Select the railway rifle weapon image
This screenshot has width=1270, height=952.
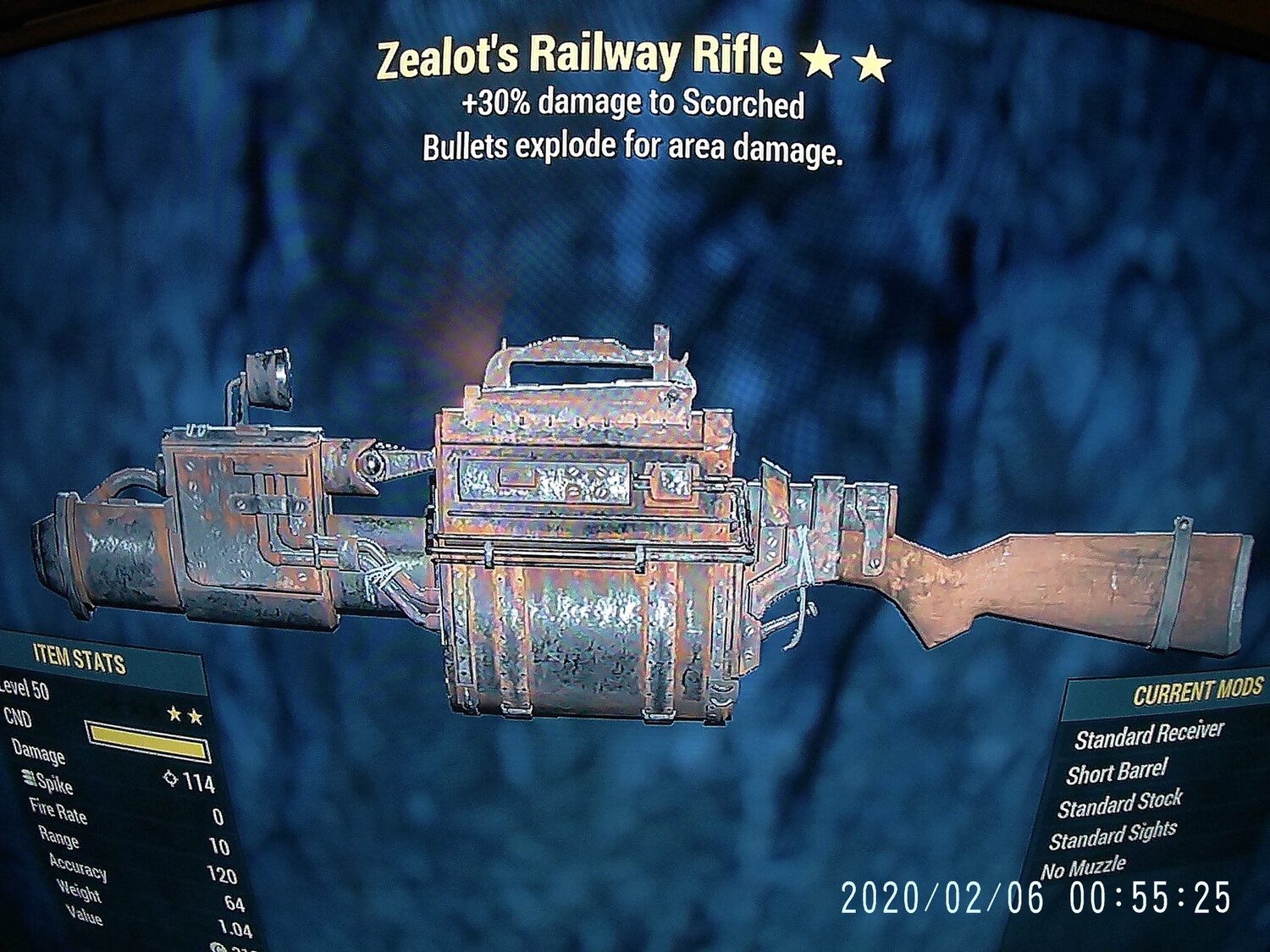coord(593,525)
